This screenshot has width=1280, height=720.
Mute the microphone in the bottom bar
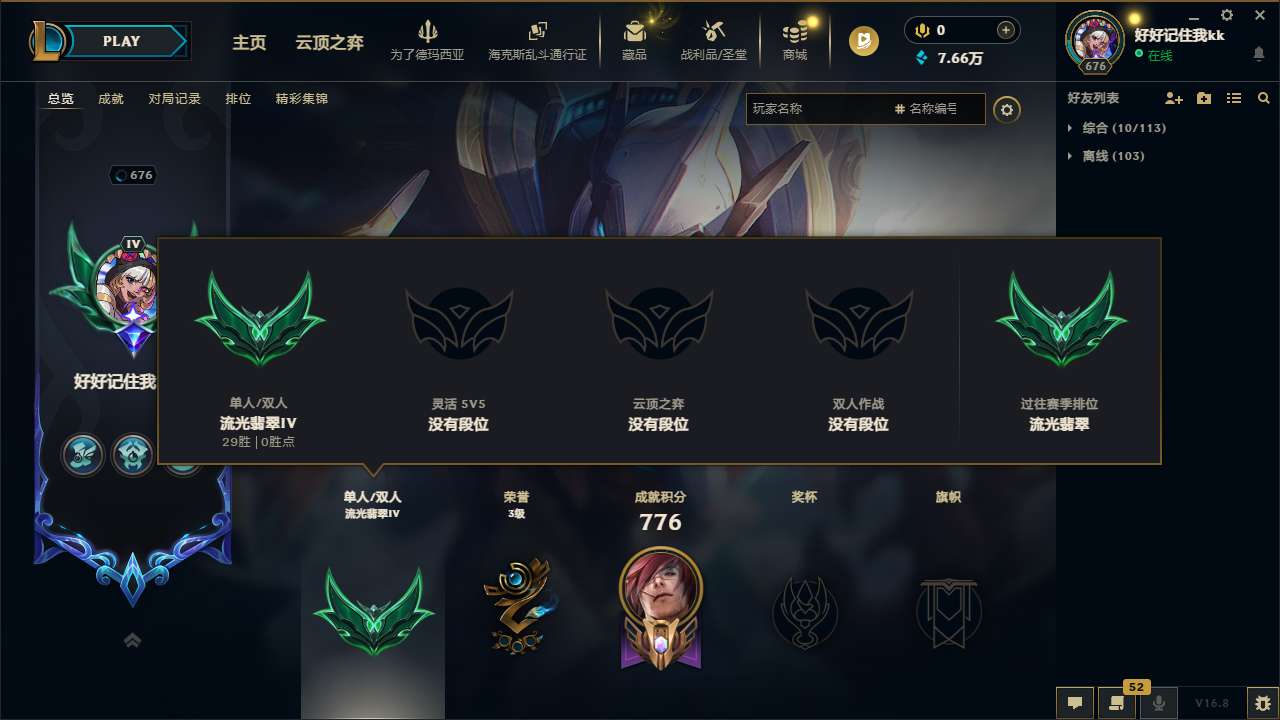pyautogui.click(x=1159, y=703)
